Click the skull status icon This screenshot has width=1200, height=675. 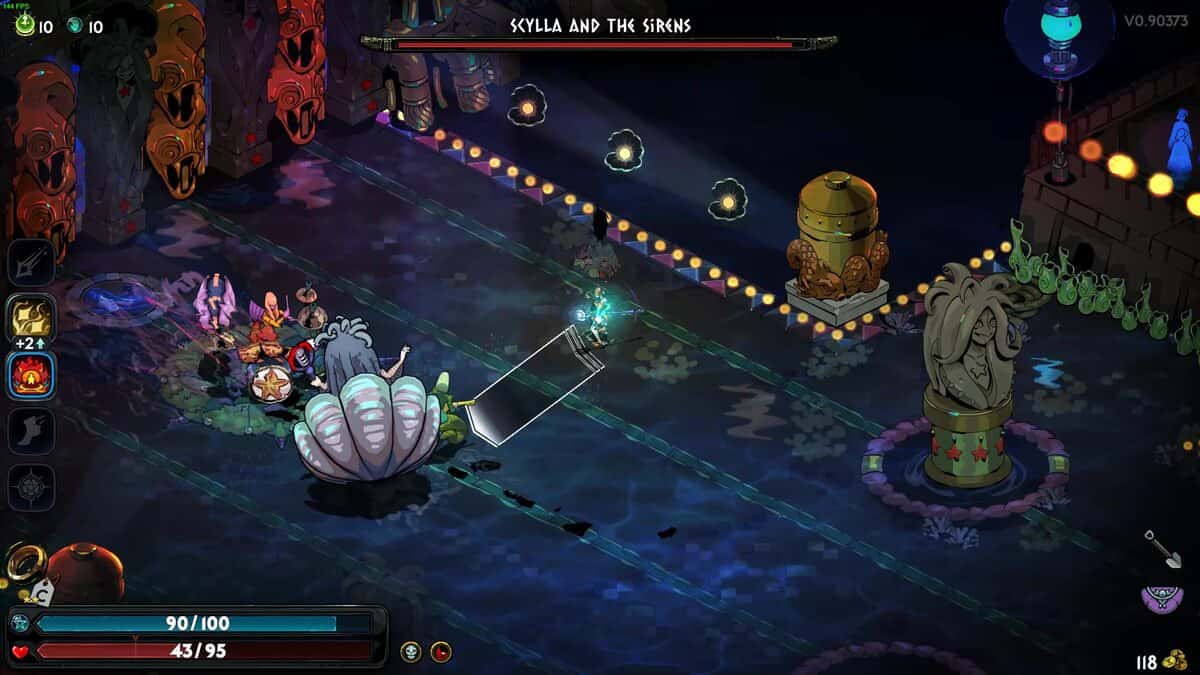click(411, 652)
